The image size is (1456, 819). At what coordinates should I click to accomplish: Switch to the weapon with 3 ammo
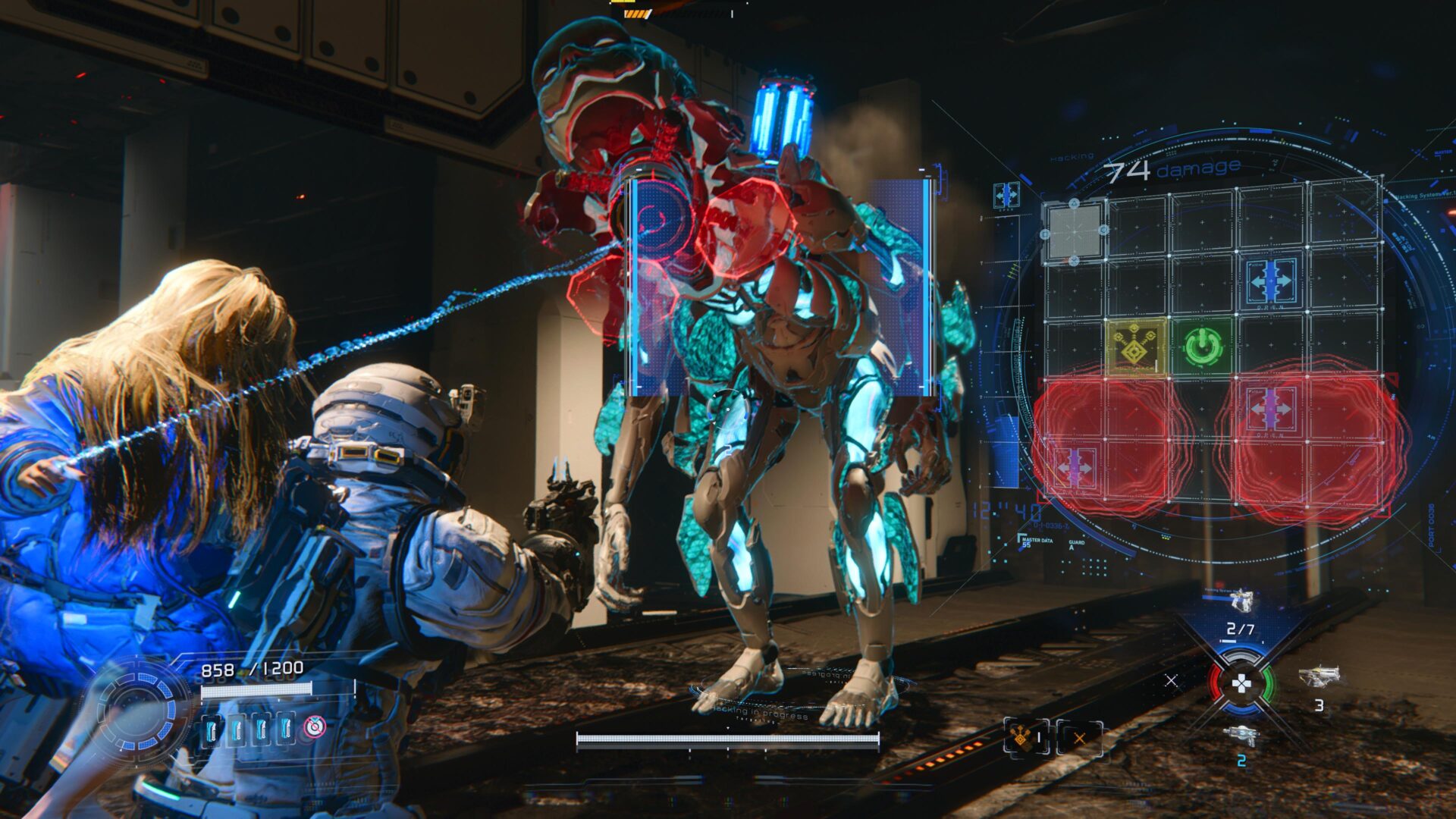coord(1319,676)
